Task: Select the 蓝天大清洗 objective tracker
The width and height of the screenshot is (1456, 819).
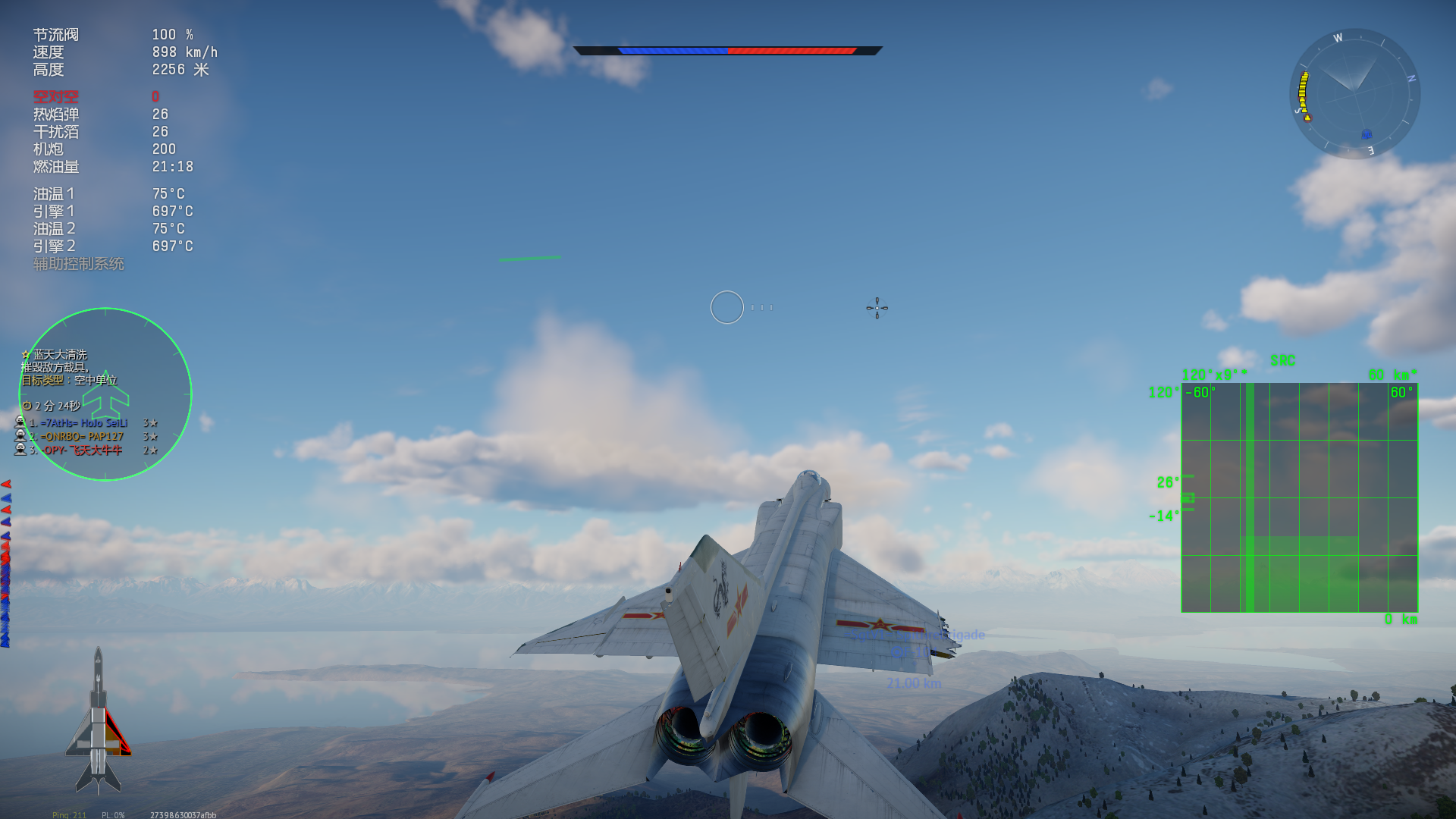Action: [60, 355]
